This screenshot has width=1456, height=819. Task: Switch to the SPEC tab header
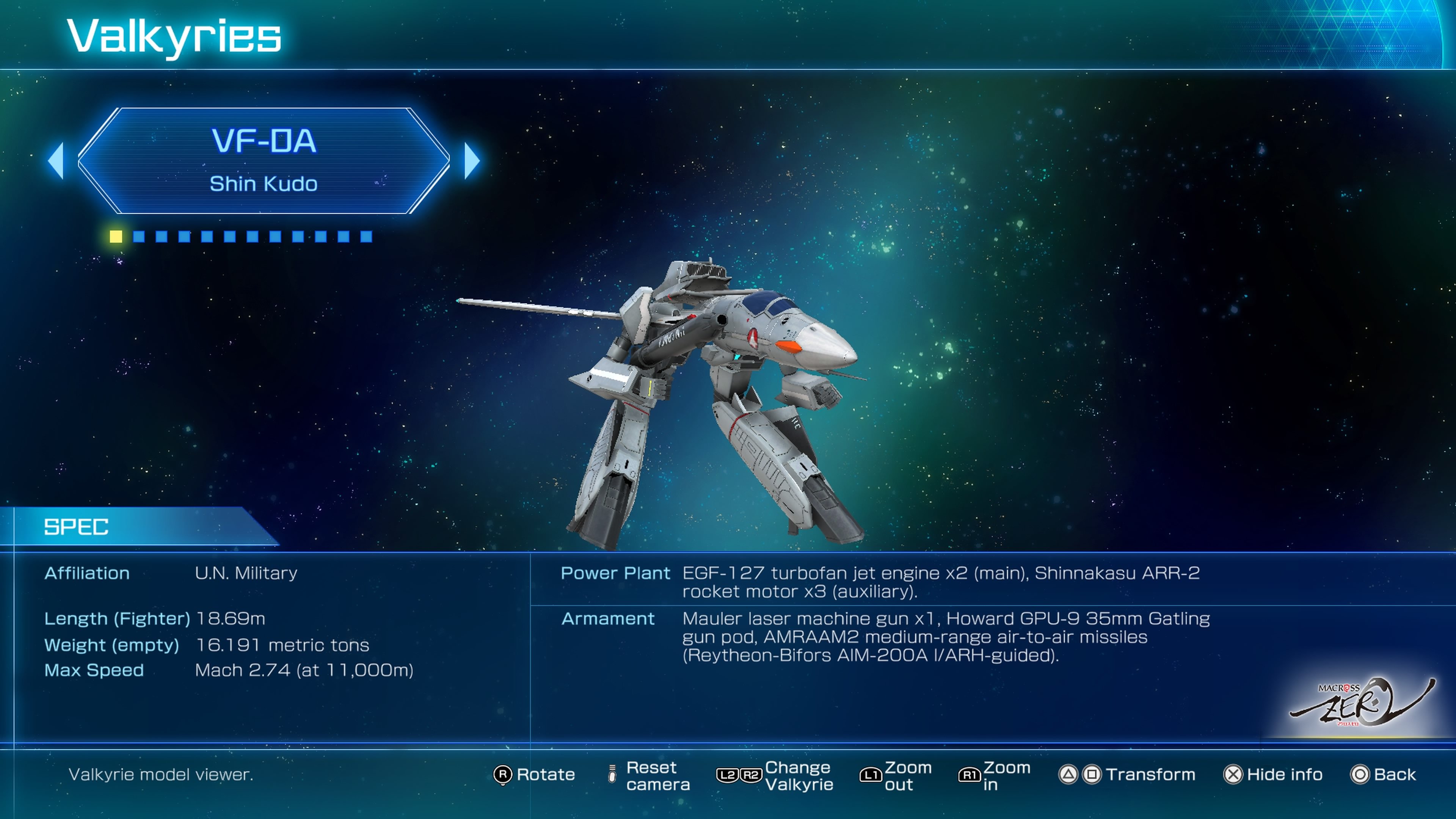coord(76,528)
